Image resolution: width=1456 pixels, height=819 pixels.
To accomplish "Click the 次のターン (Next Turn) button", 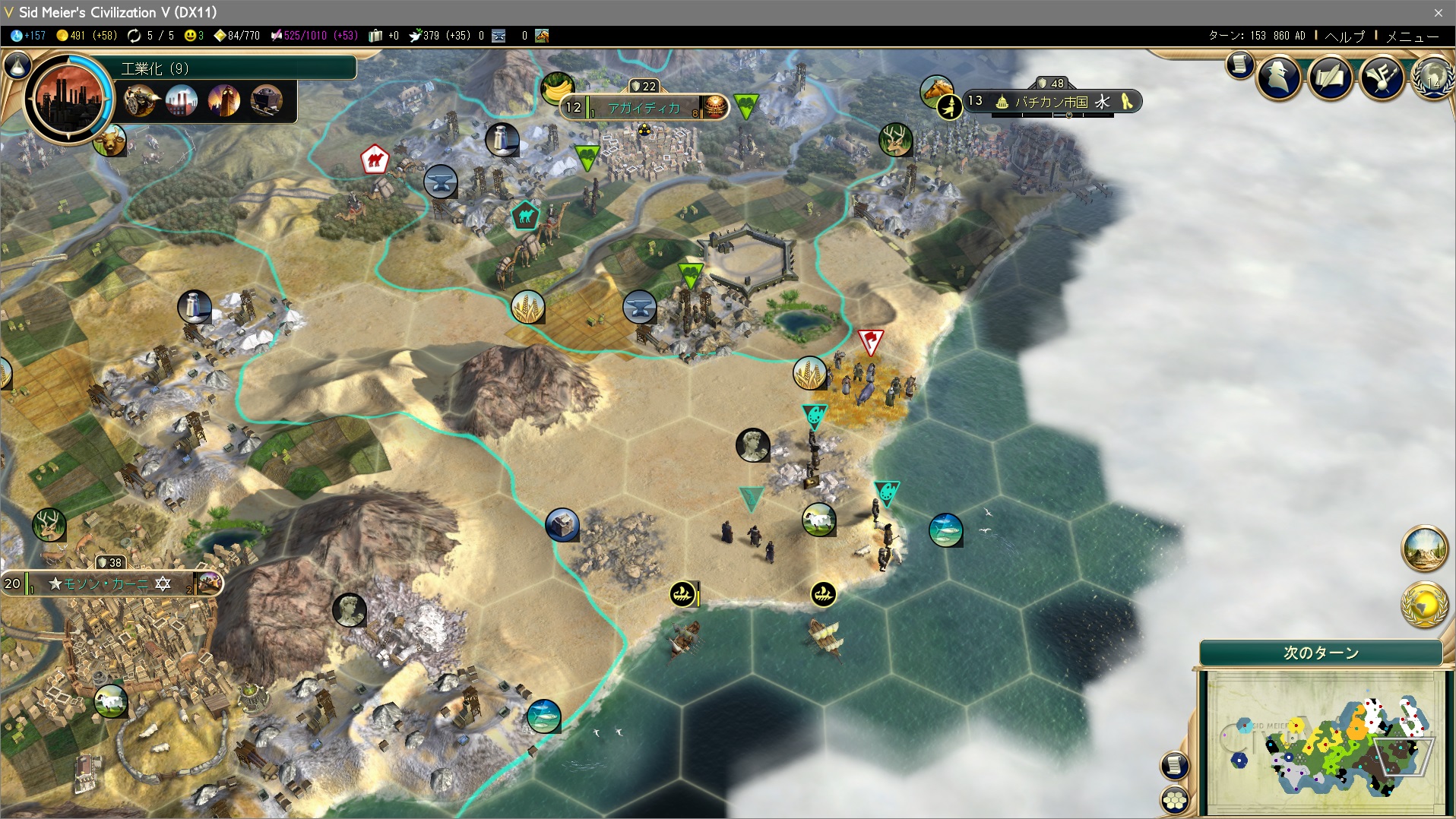I will coord(1321,653).
